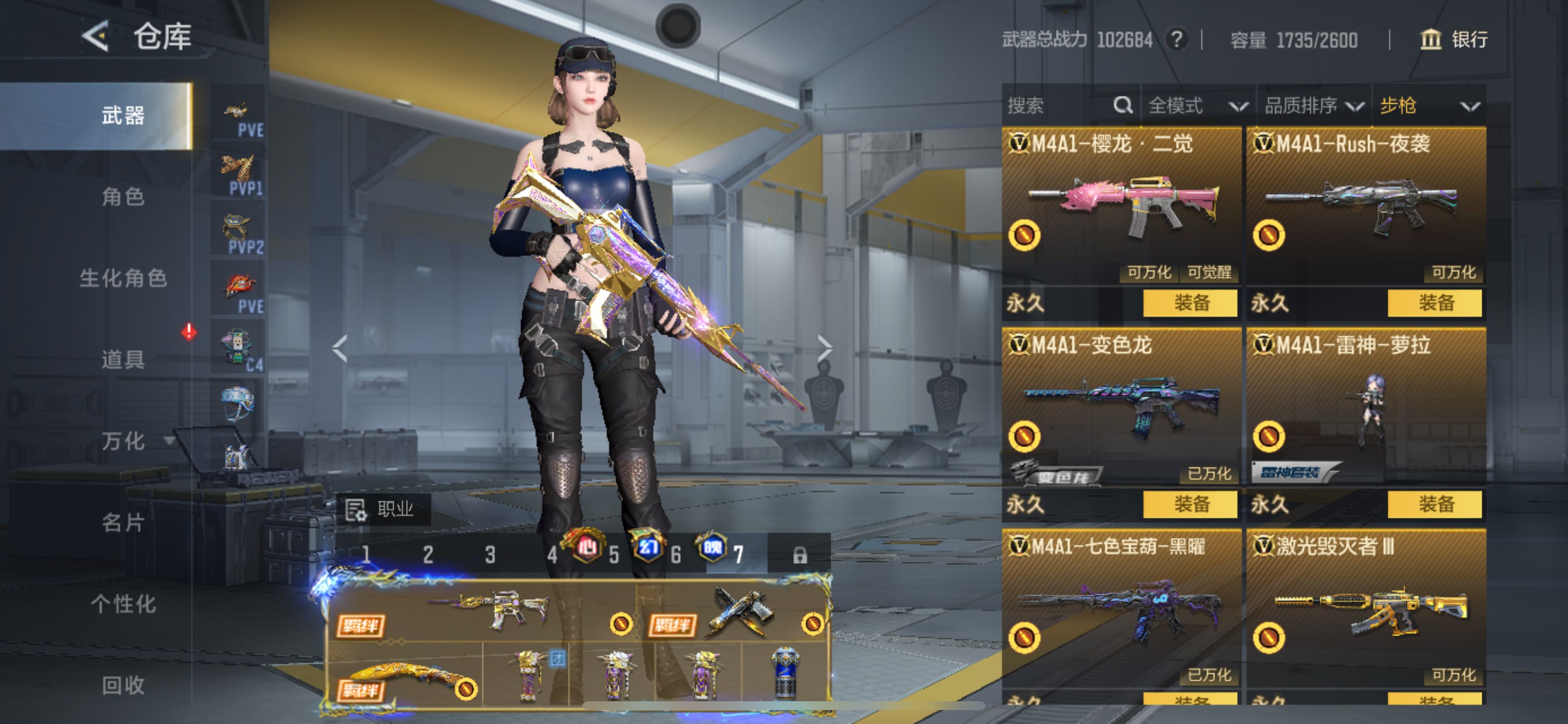Equip the M4A1-樱龙·二觉 rifle
The height and width of the screenshot is (724, 1568).
point(1190,303)
